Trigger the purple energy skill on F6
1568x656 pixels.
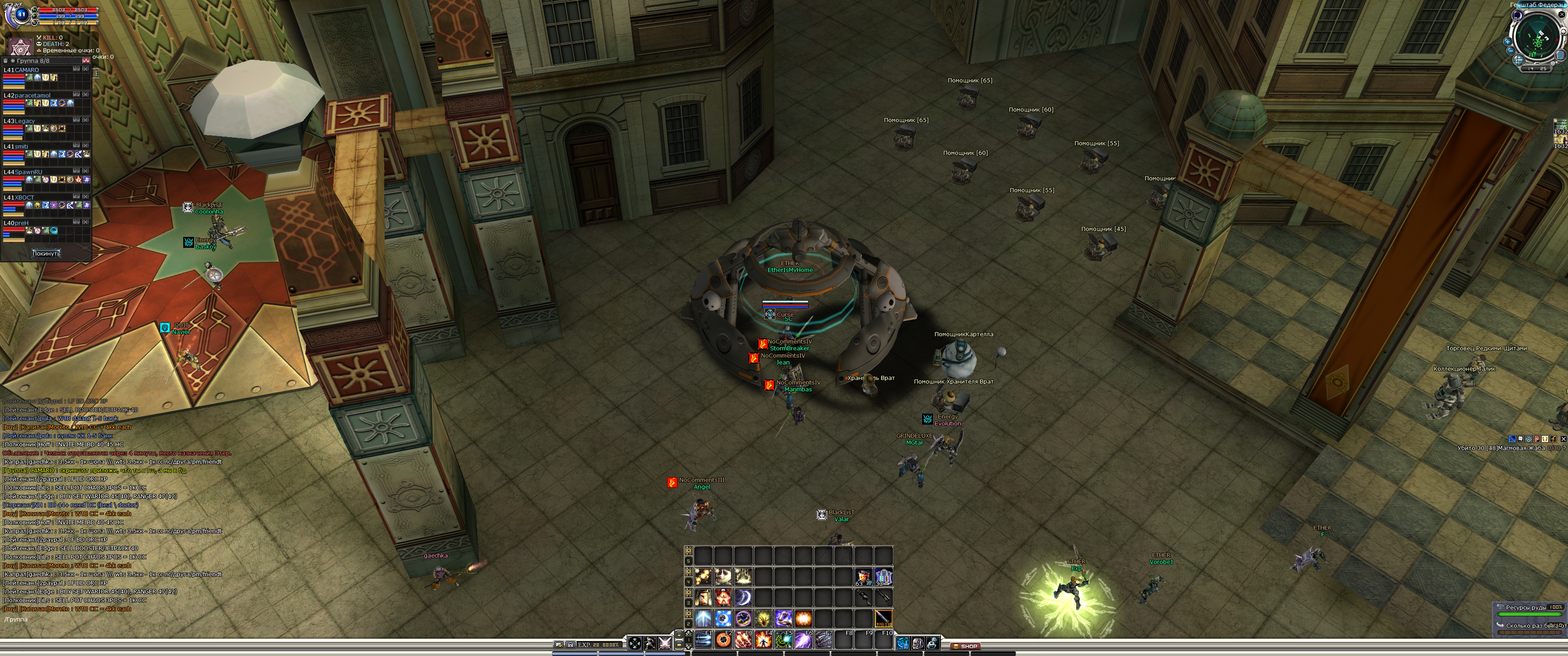(804, 640)
